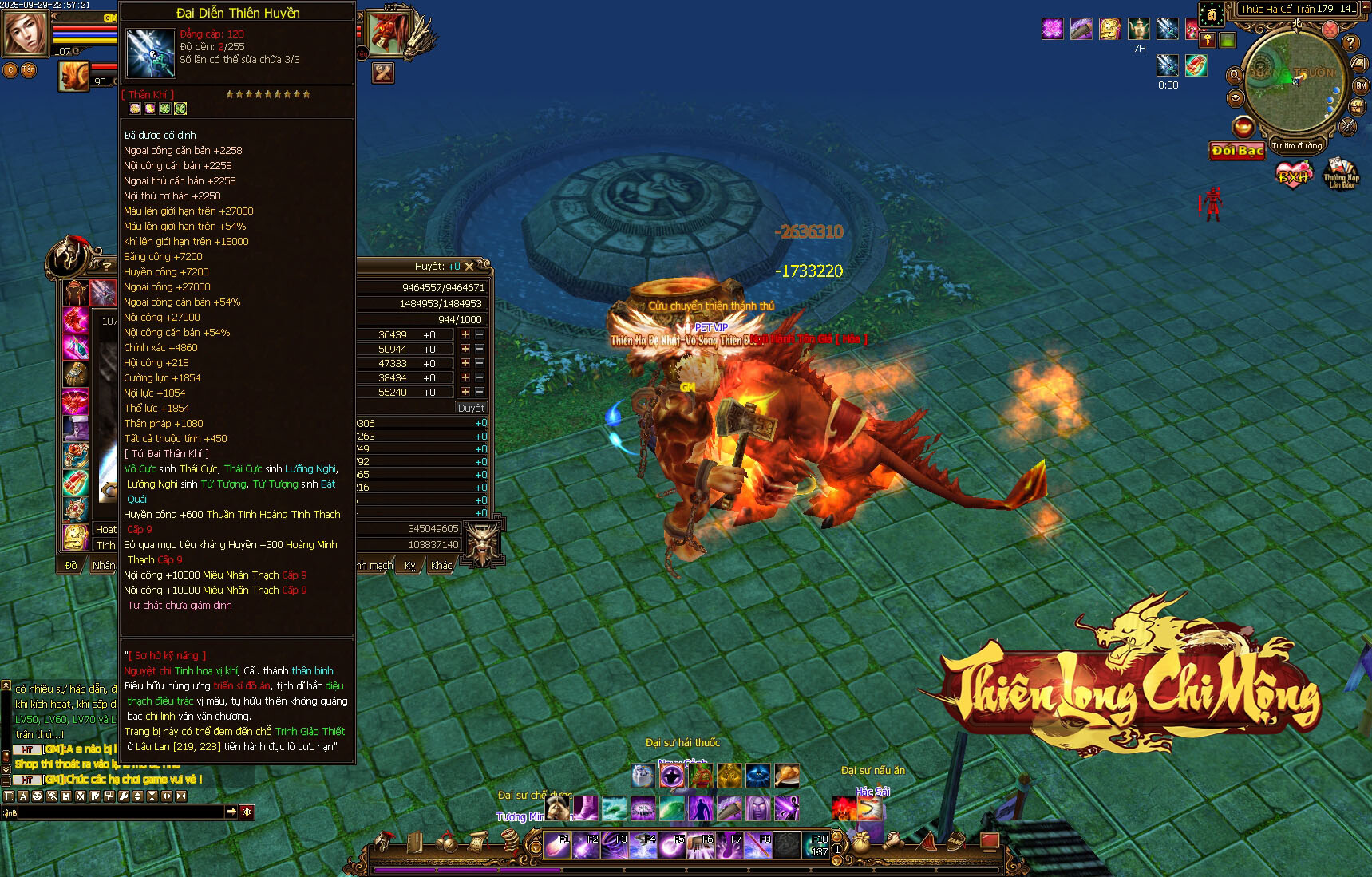Click the magnifier button beside the minimap
This screenshot has width=1372, height=877.
coord(1234,75)
